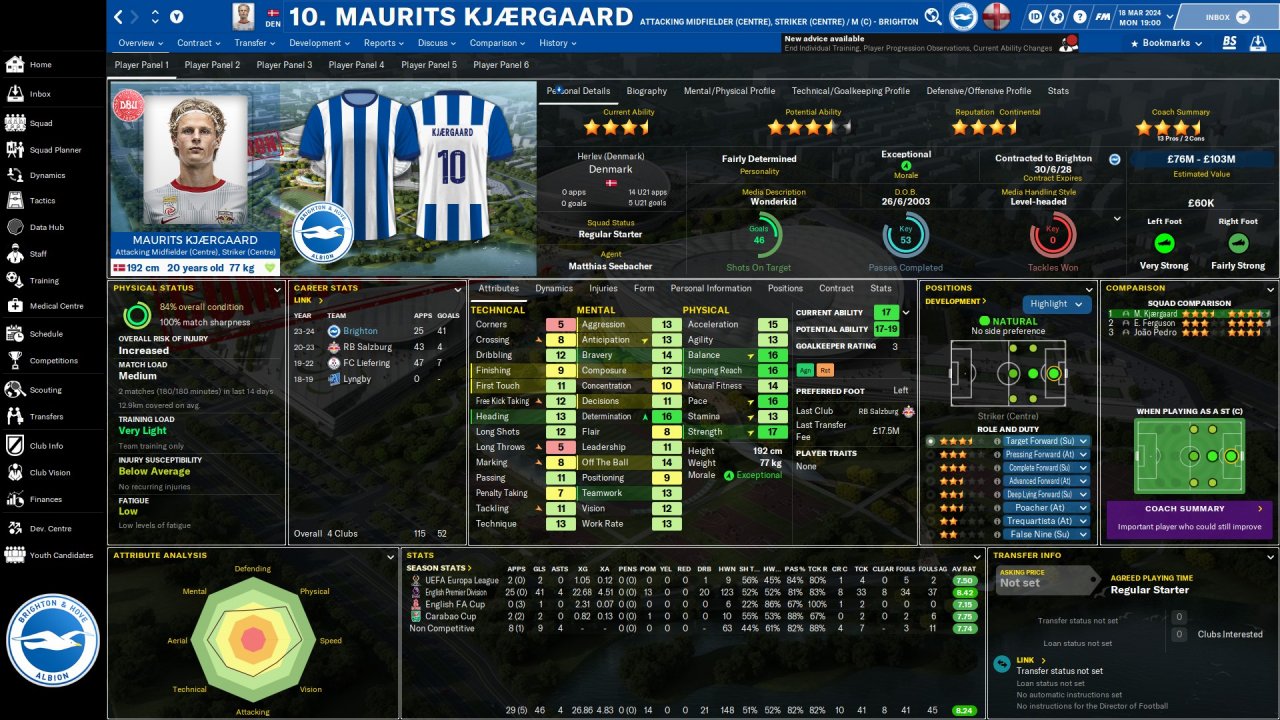Click the Continue Inbox button
The image size is (1280, 720).
click(x=1227, y=17)
